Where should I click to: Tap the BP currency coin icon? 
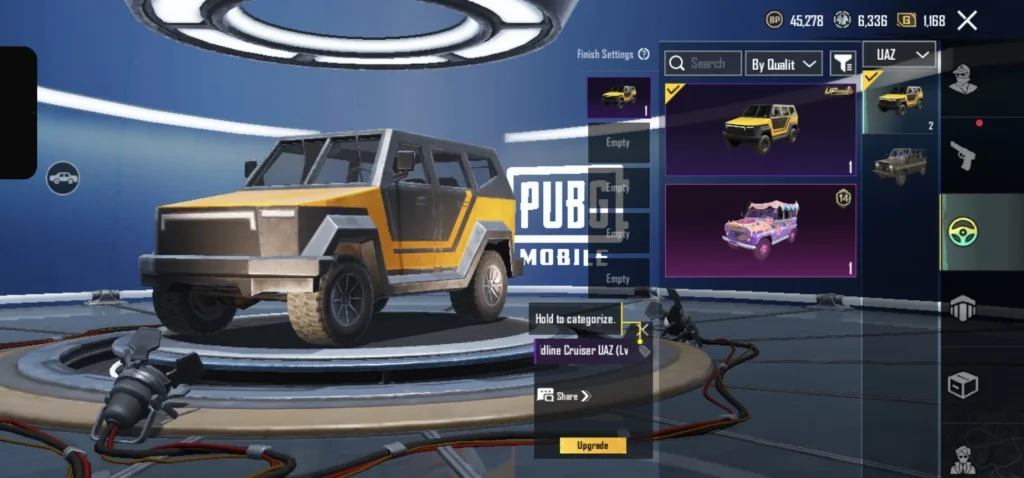click(x=775, y=20)
